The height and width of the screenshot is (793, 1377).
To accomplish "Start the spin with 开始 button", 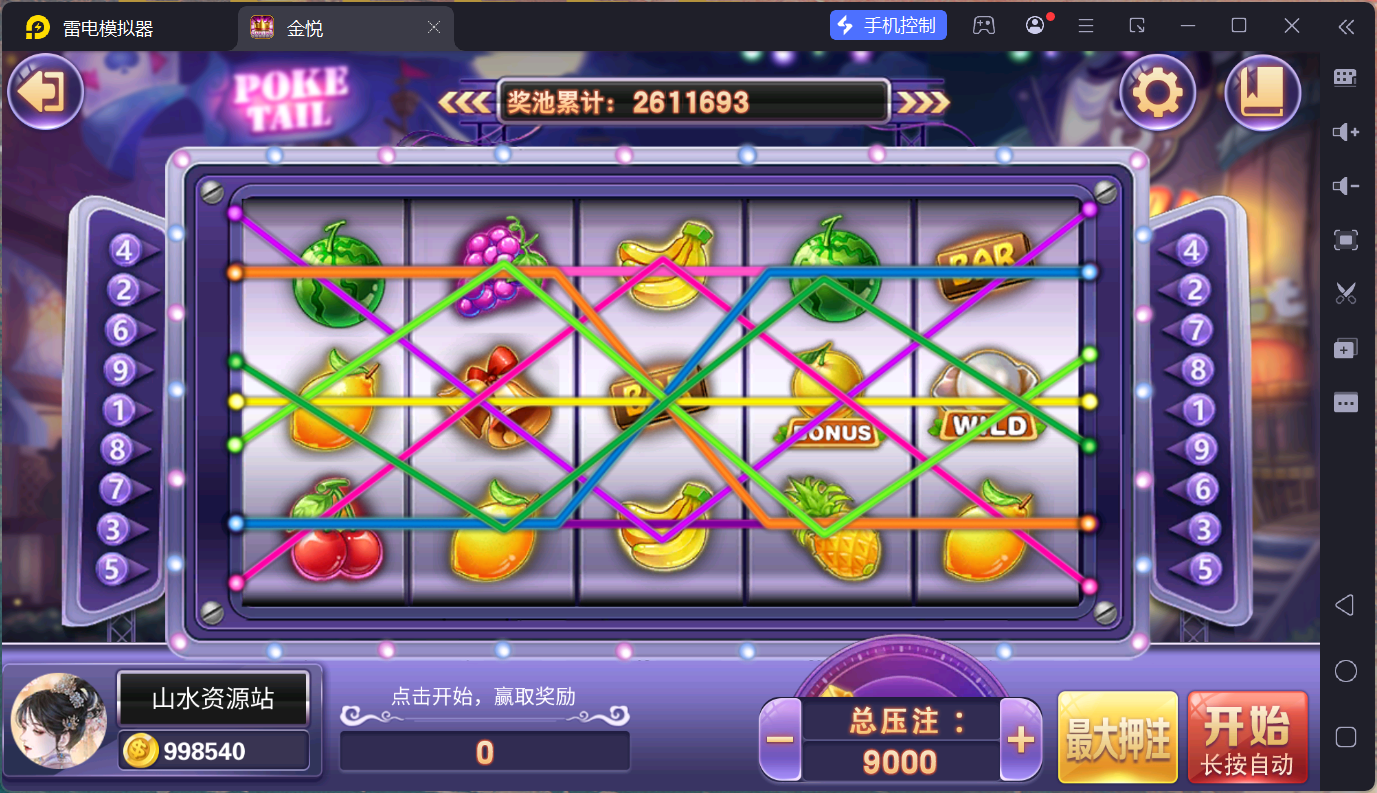I will pyautogui.click(x=1247, y=737).
